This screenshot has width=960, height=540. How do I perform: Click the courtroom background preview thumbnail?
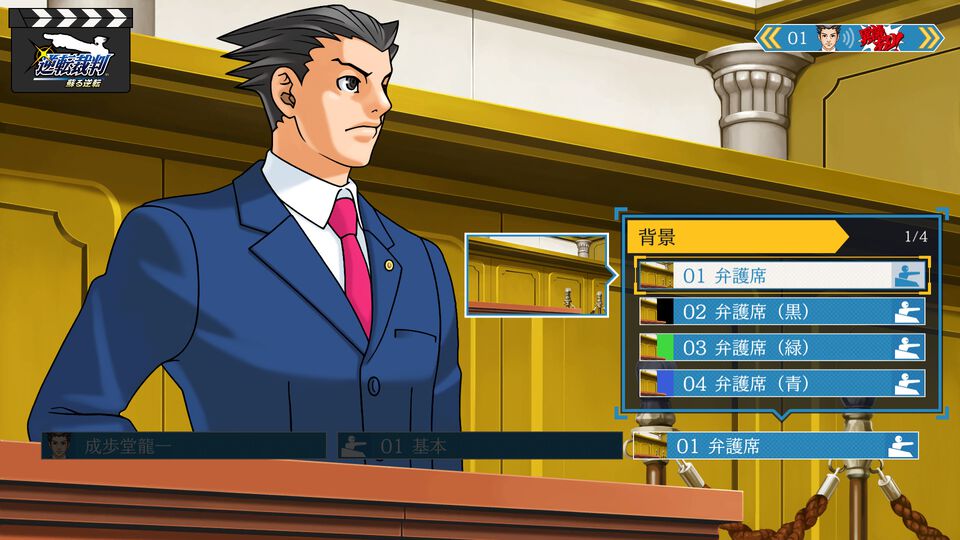[x=536, y=275]
